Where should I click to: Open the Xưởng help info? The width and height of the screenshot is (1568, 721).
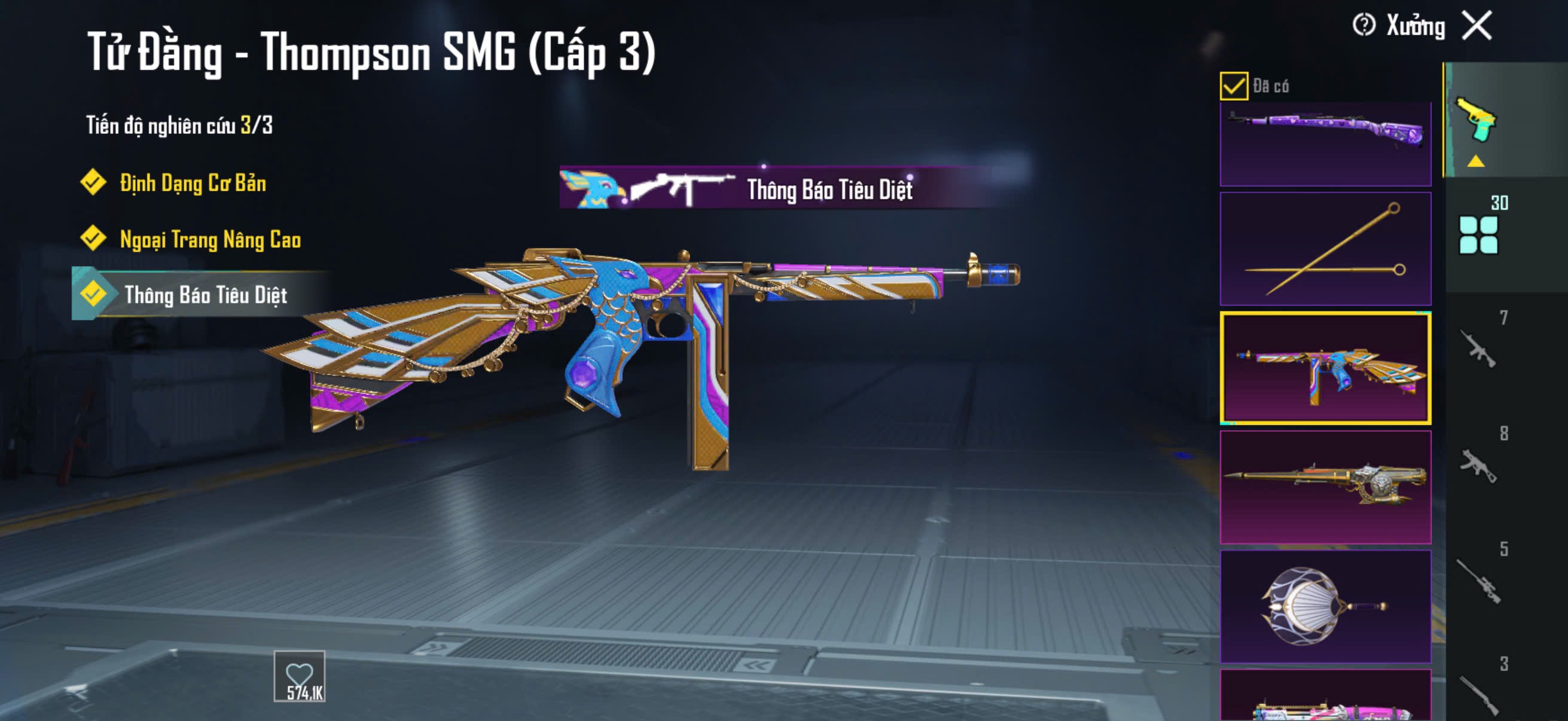pos(1363,26)
